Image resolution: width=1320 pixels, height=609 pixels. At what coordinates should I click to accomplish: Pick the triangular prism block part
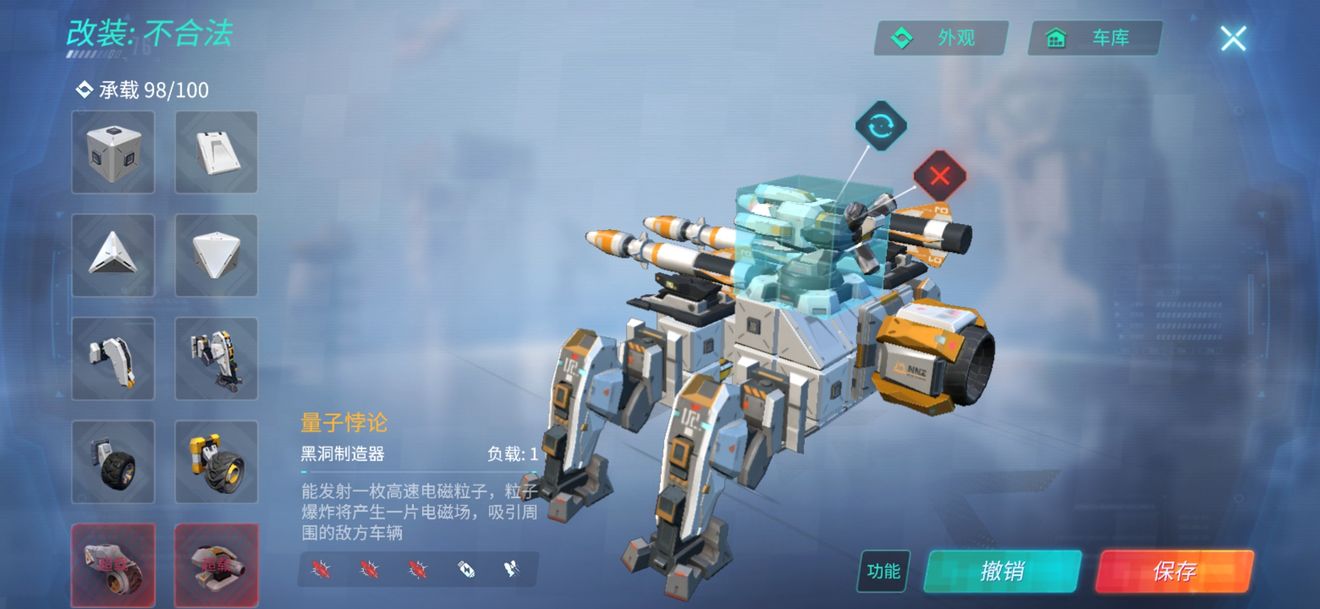tap(113, 255)
